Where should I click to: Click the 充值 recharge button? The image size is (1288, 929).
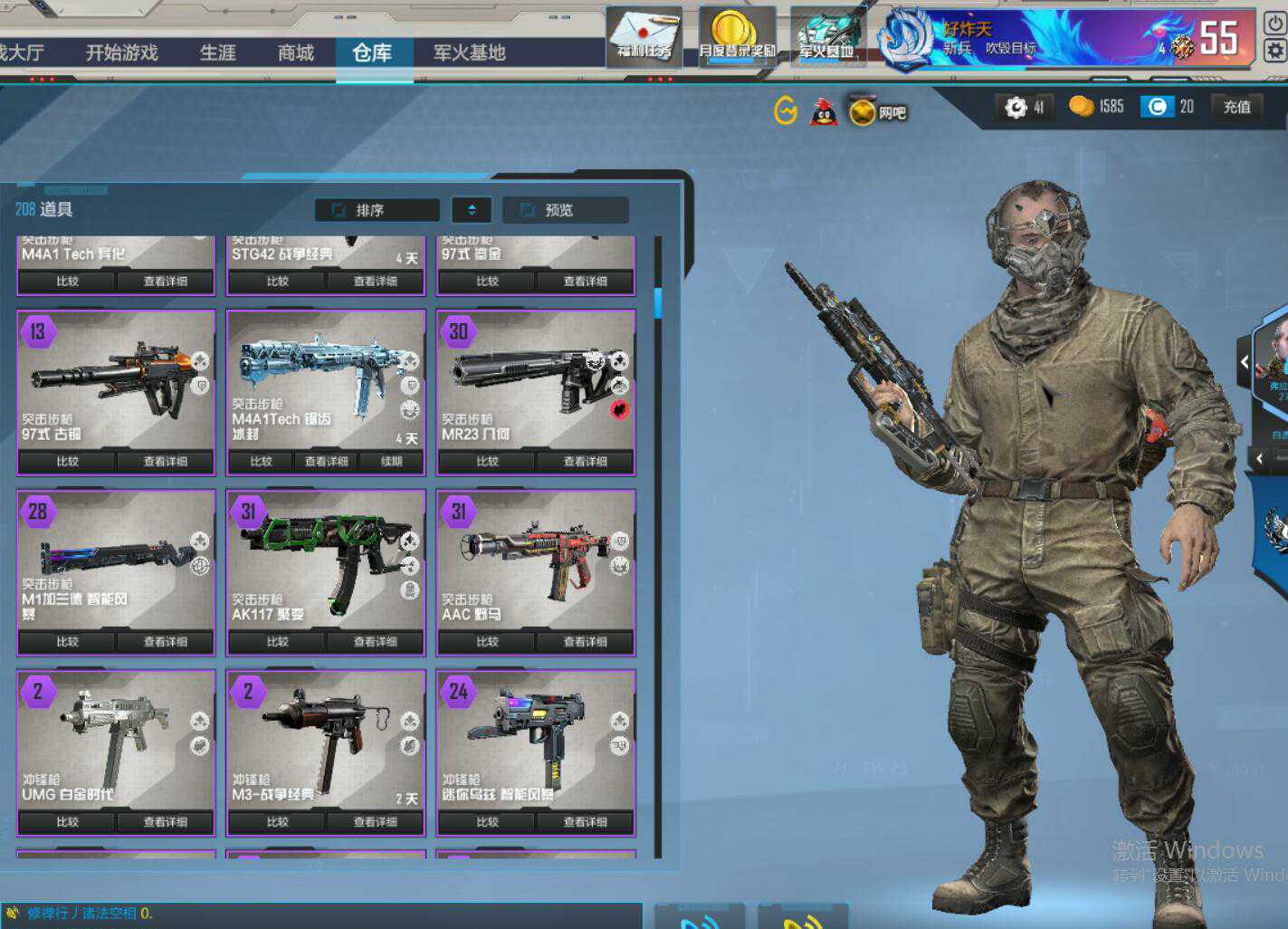[x=1236, y=107]
